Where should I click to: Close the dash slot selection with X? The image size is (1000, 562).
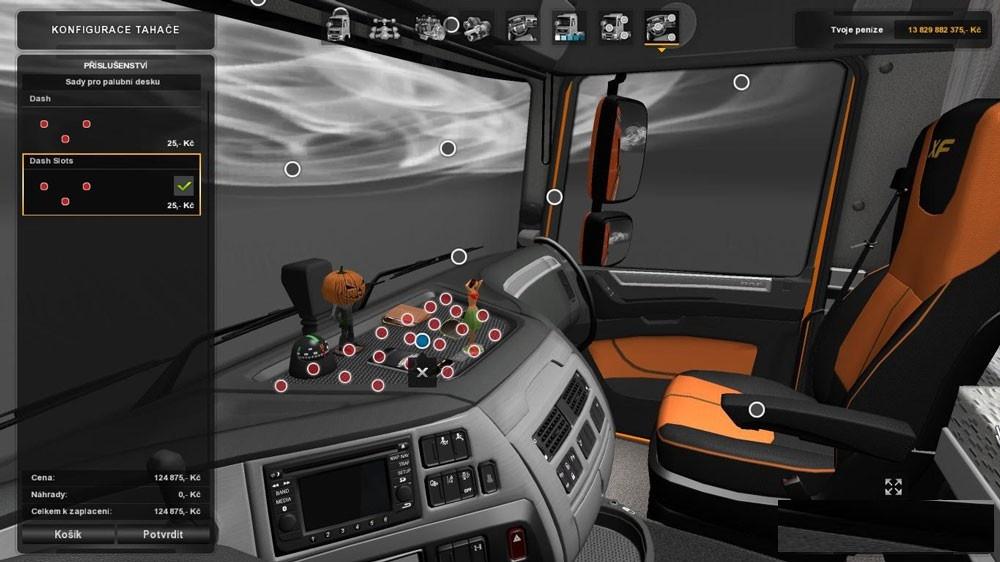pos(422,372)
